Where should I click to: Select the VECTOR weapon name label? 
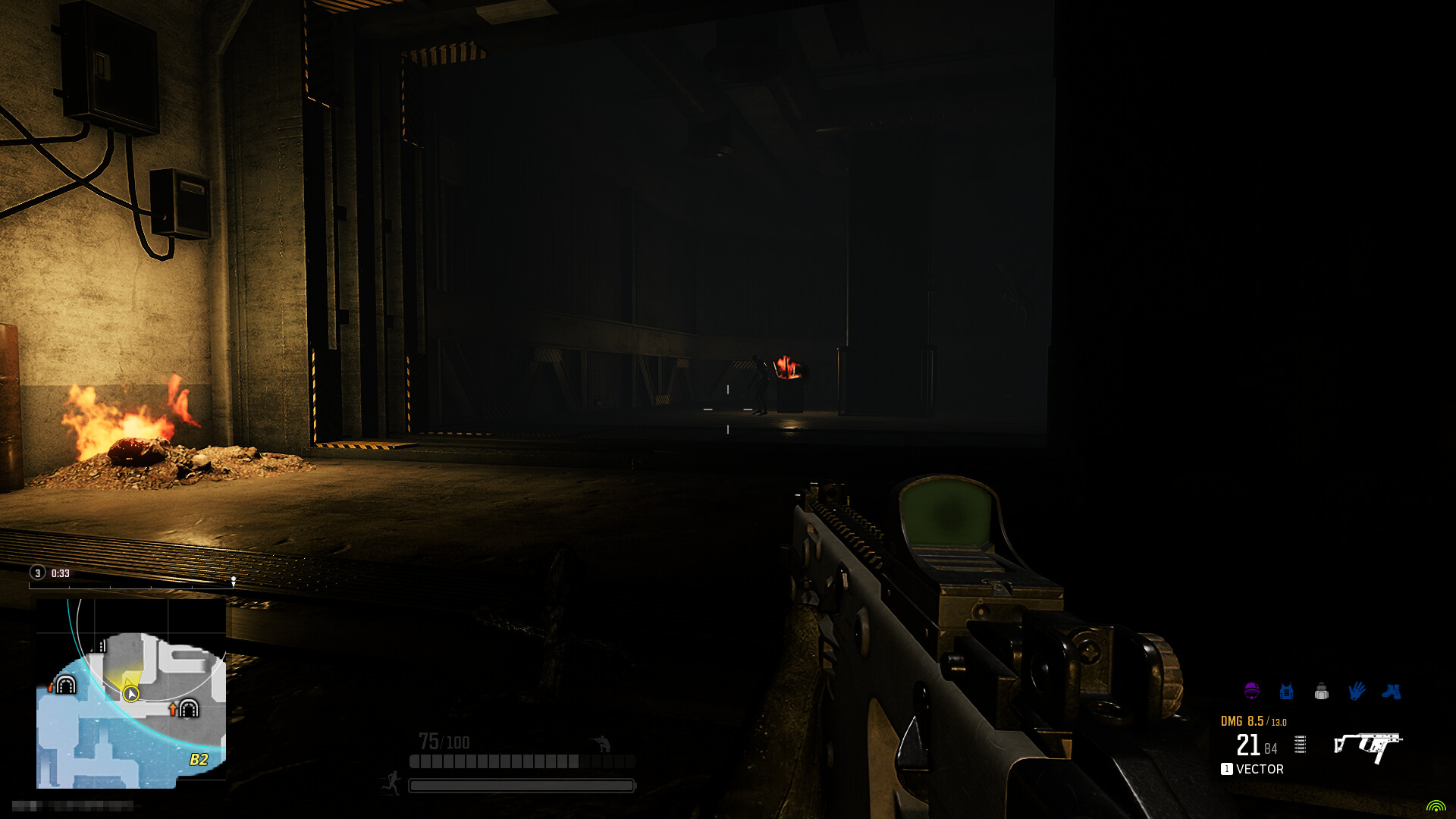coord(1260,768)
